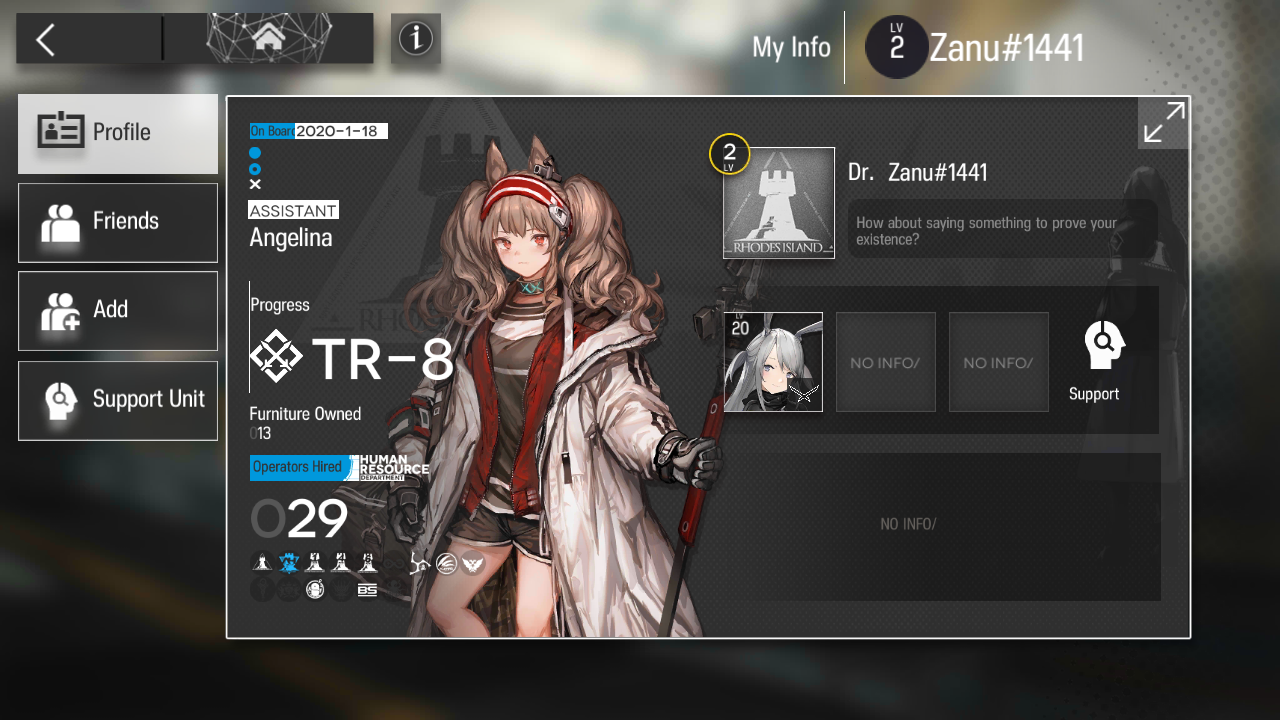Expand the profile card to fullscreen
1280x720 pixels.
(1163, 123)
